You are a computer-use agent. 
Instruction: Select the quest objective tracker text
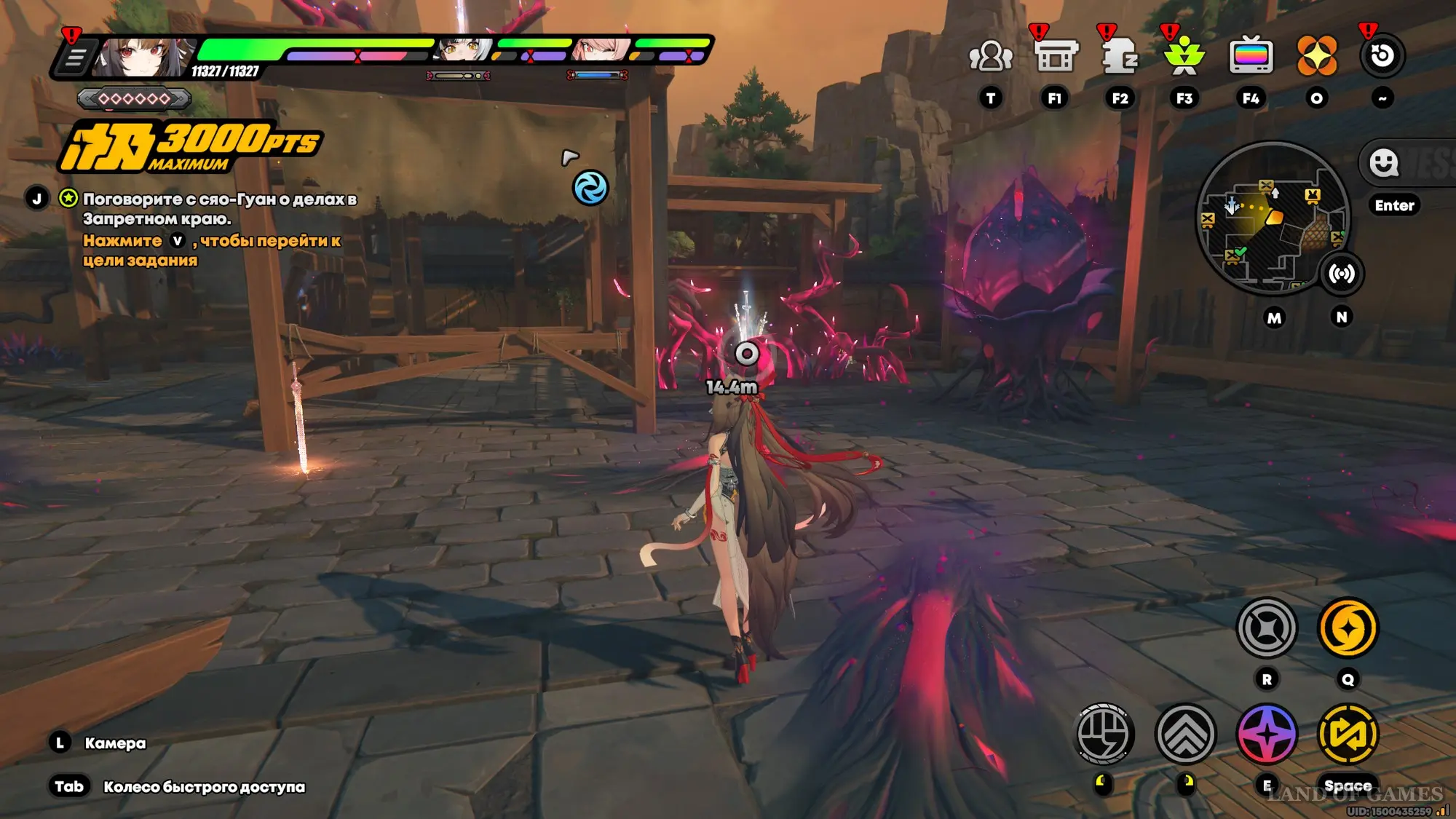pos(218,209)
